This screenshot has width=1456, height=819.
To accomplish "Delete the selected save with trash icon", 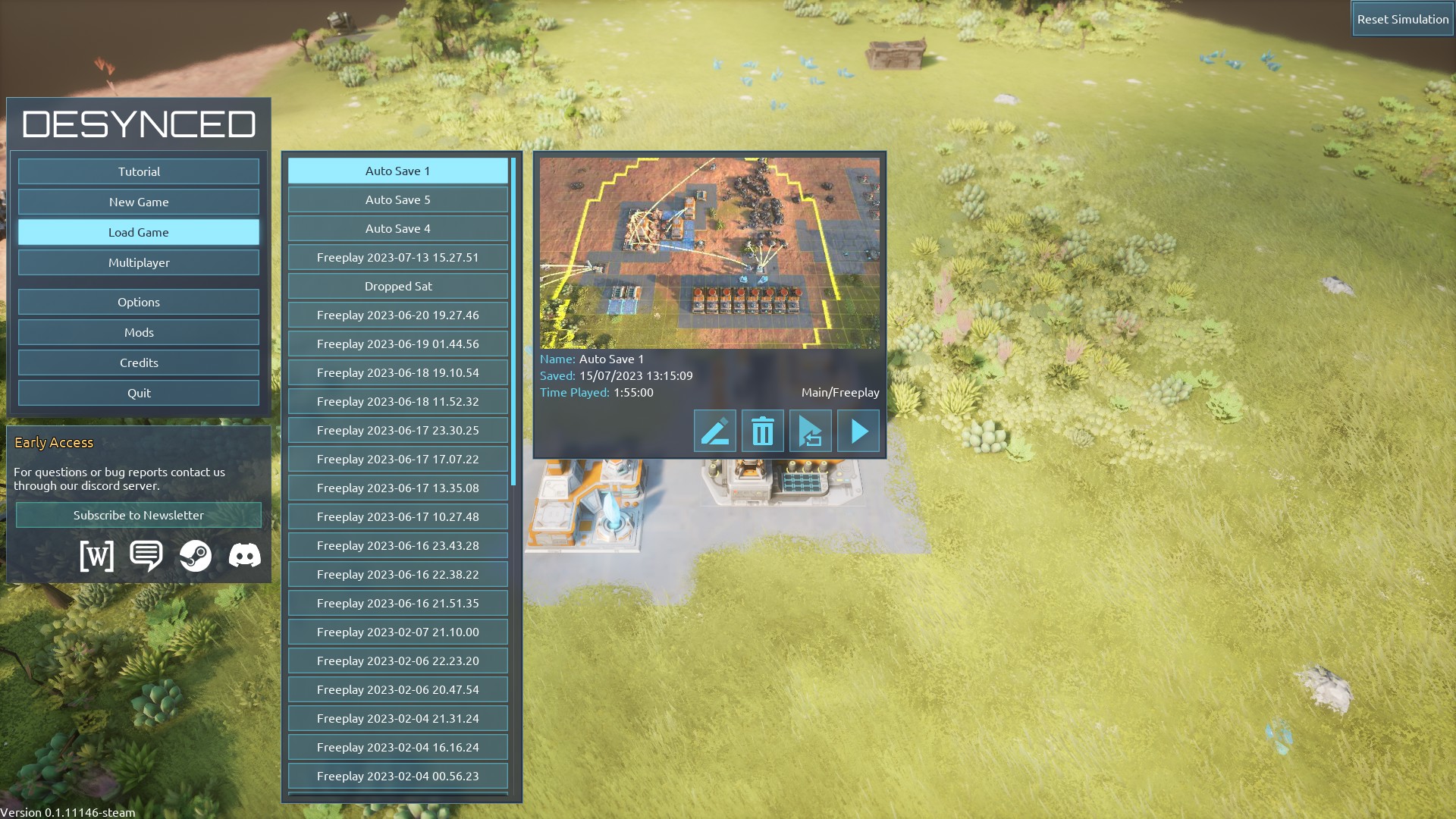I will click(762, 431).
